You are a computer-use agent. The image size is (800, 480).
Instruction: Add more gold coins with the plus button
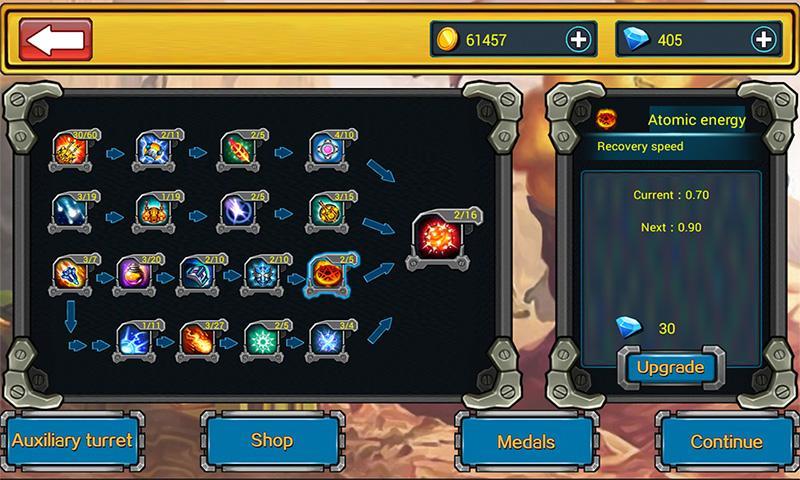click(578, 40)
